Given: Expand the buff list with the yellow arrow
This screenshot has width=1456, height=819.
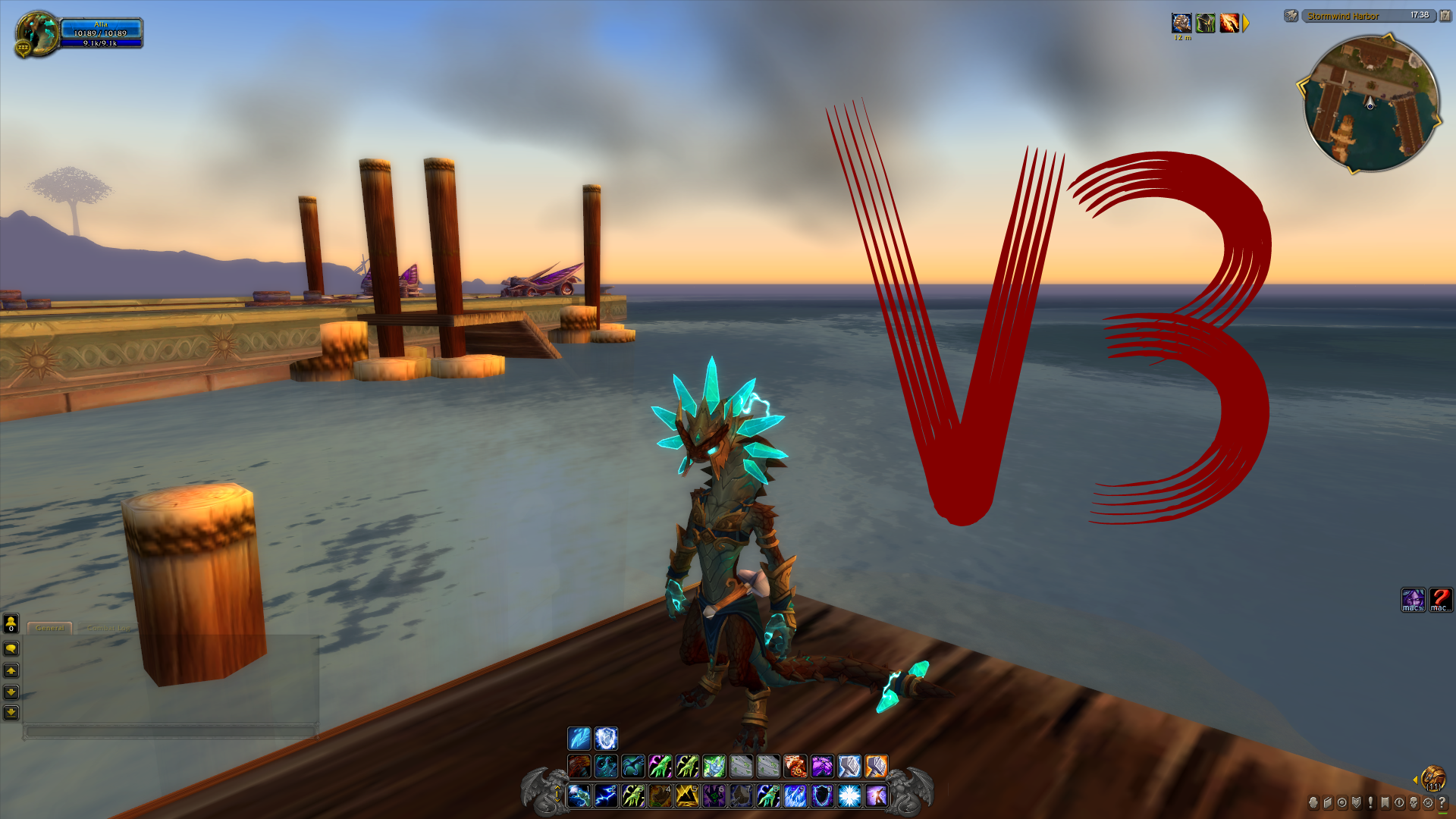Looking at the screenshot, I should (x=1246, y=24).
